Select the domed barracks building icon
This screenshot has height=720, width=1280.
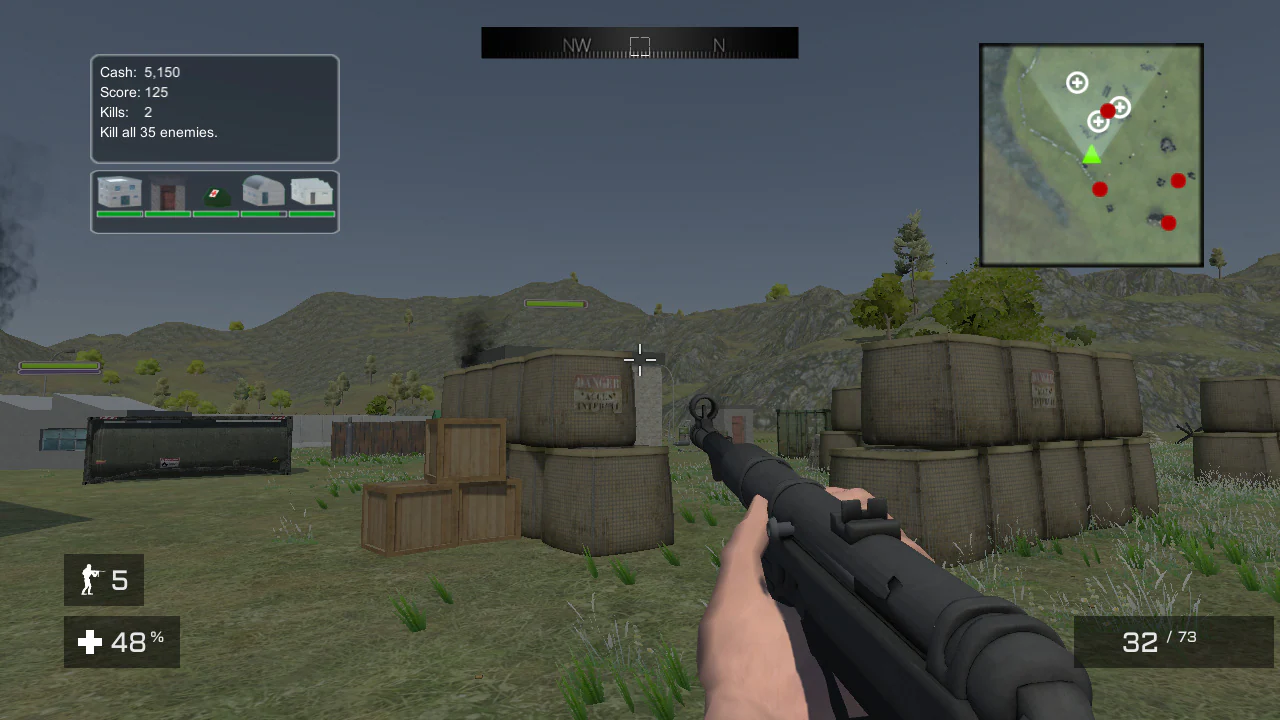click(x=263, y=193)
